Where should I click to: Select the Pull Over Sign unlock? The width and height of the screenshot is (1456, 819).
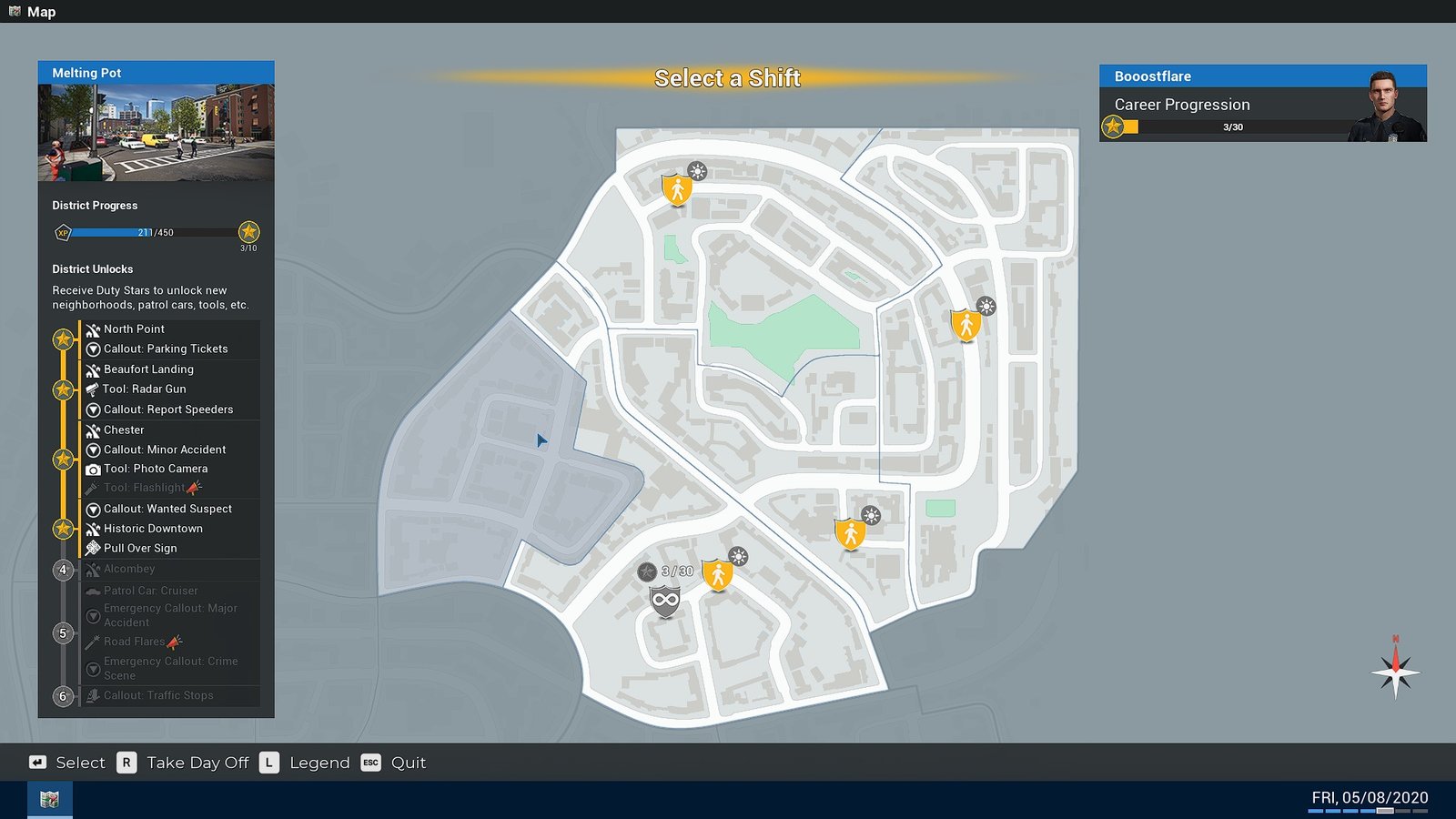click(x=140, y=549)
